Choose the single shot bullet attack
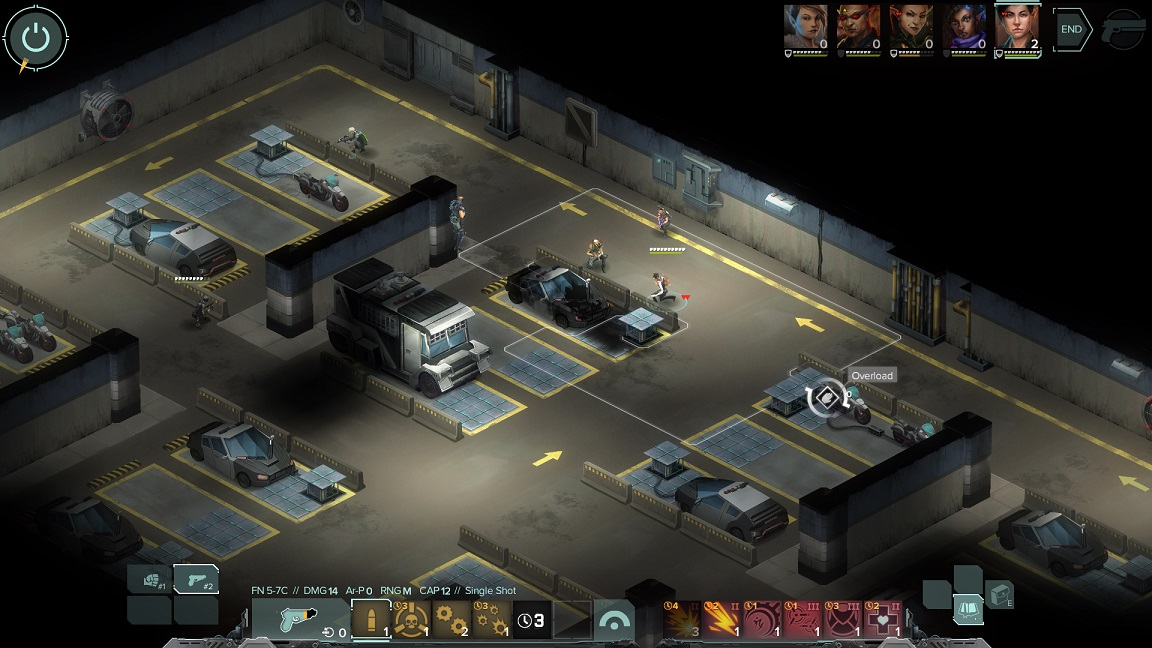The width and height of the screenshot is (1152, 648). (371, 620)
